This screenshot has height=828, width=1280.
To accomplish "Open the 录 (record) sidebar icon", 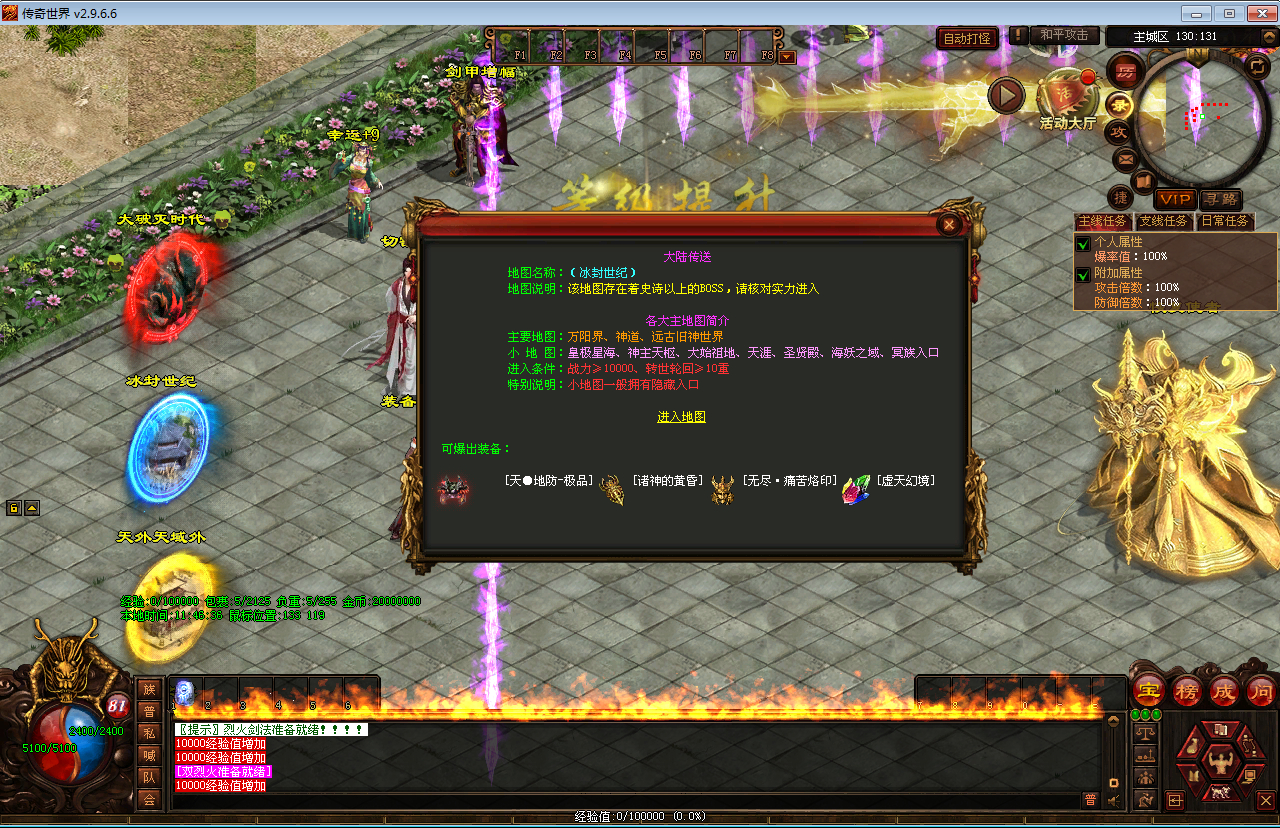I will [1121, 106].
